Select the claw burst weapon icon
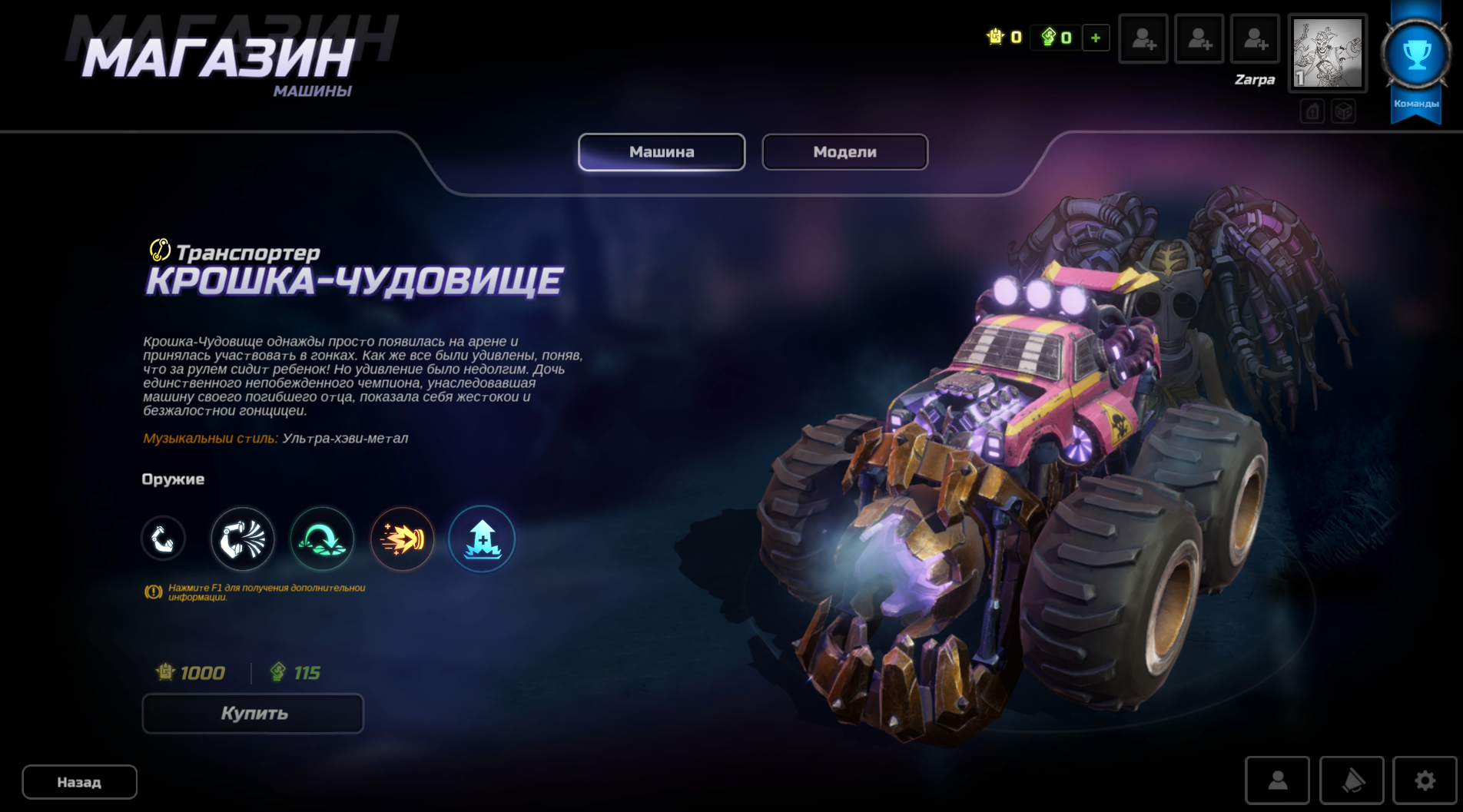The image size is (1463, 812). click(x=243, y=539)
